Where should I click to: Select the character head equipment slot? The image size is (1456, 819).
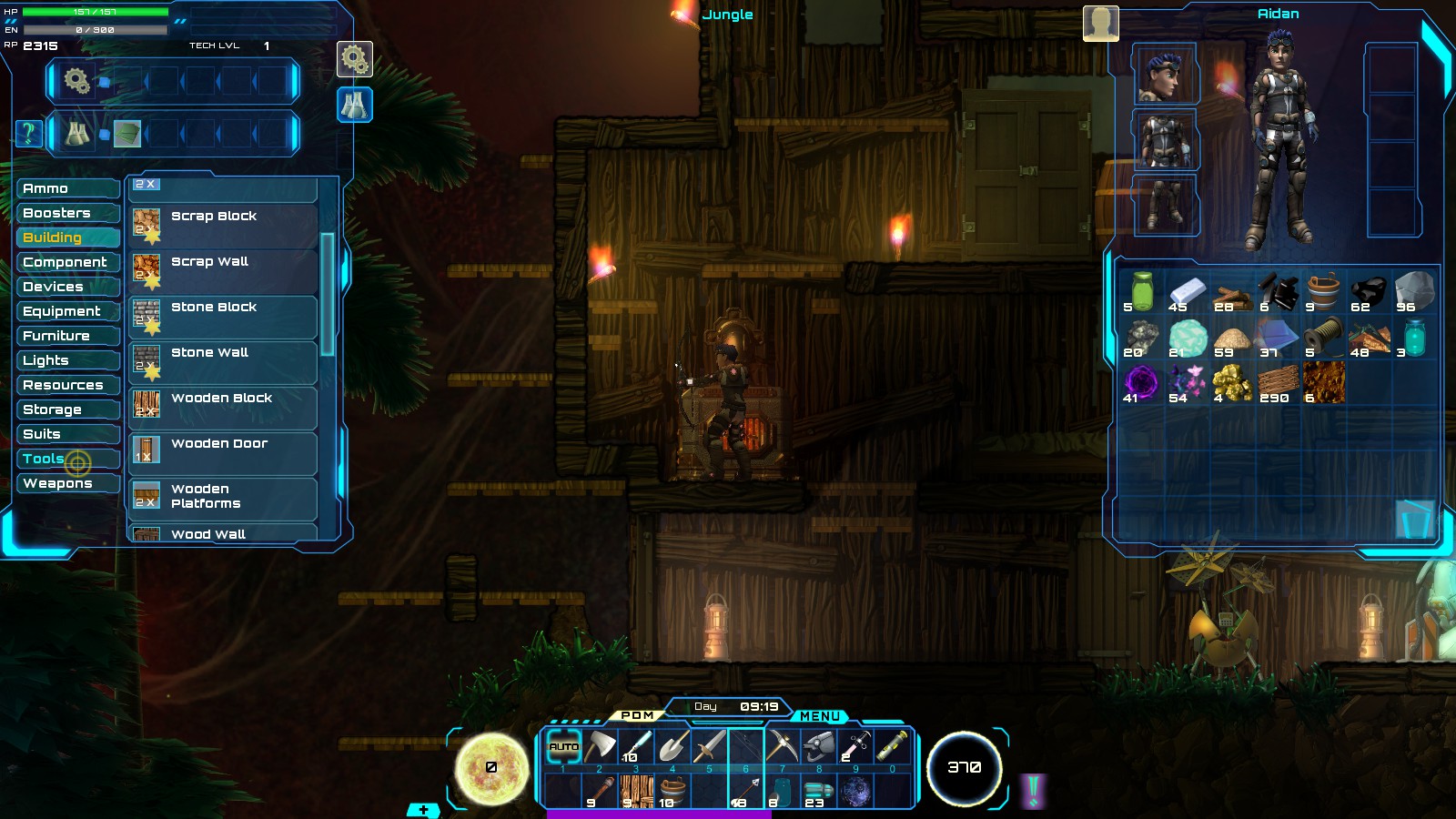[x=1164, y=76]
